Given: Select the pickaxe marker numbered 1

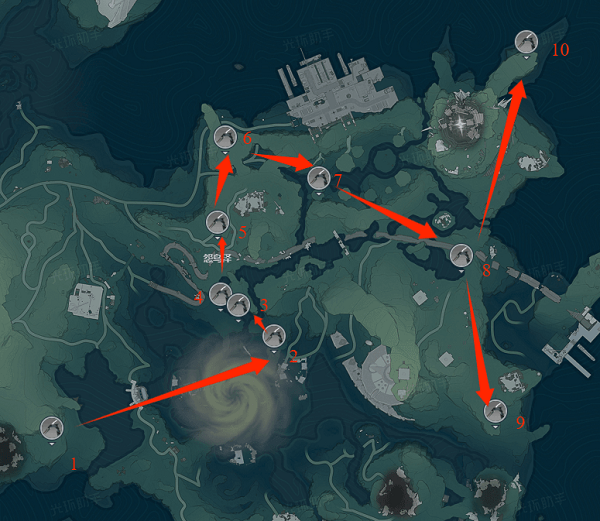Looking at the screenshot, I should click(52, 428).
